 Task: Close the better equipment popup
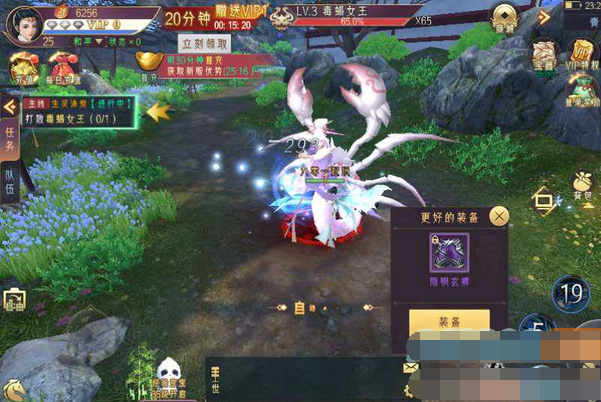coord(499,215)
